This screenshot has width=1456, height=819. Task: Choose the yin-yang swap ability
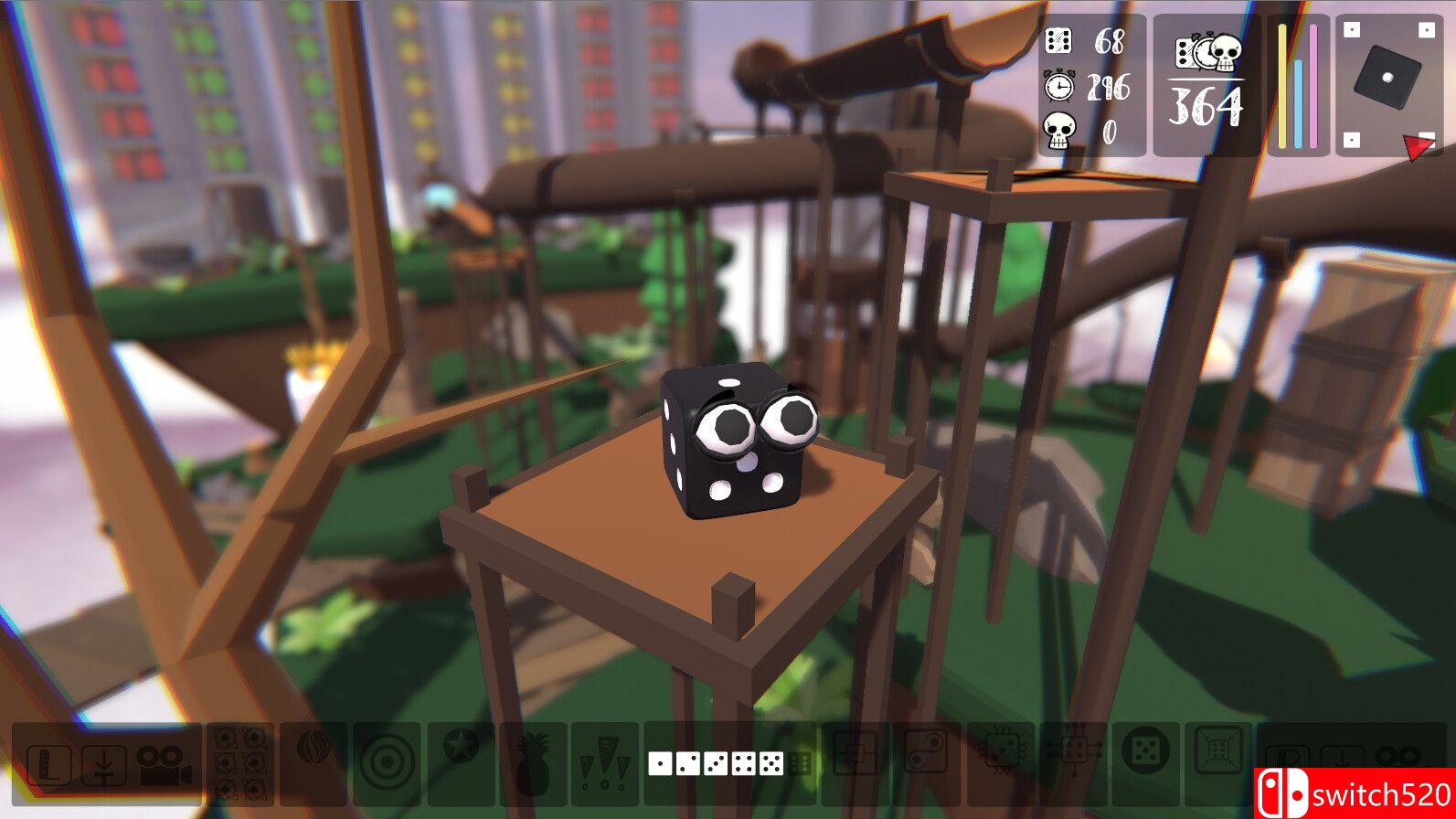point(926,755)
